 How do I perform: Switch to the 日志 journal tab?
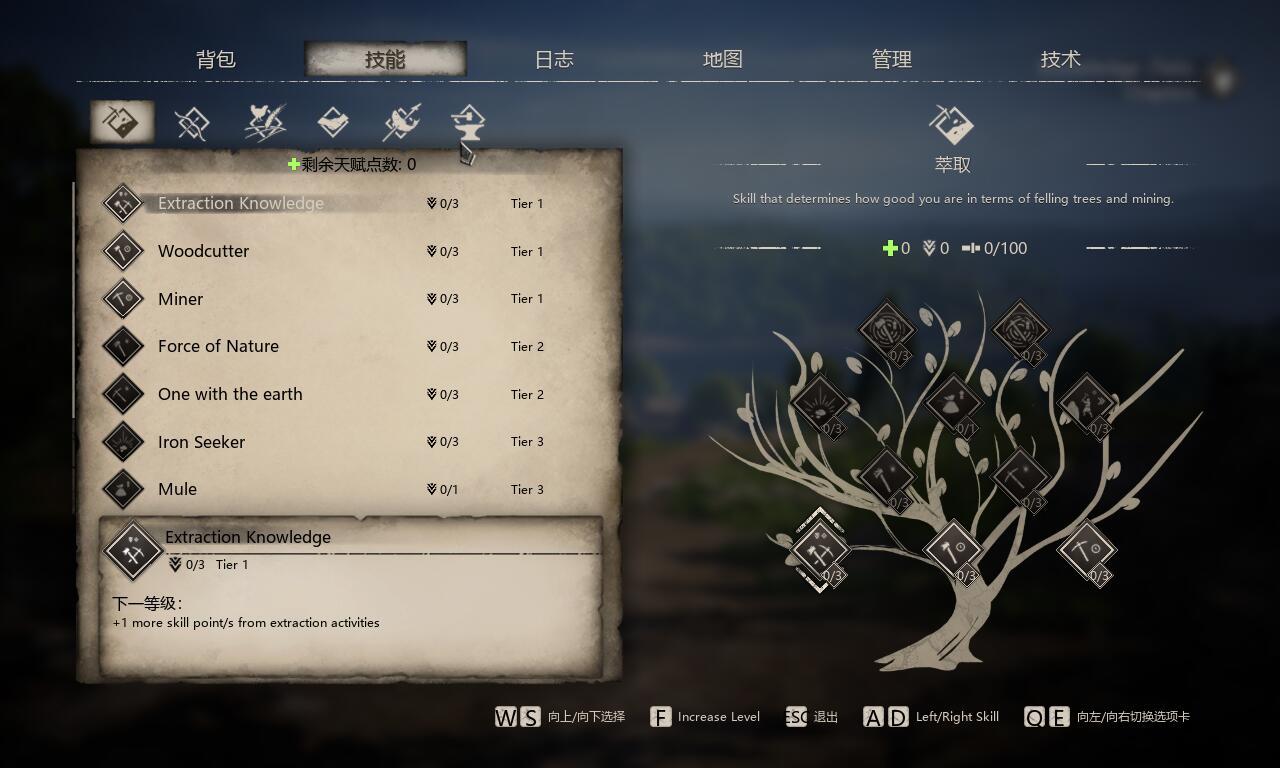point(554,60)
